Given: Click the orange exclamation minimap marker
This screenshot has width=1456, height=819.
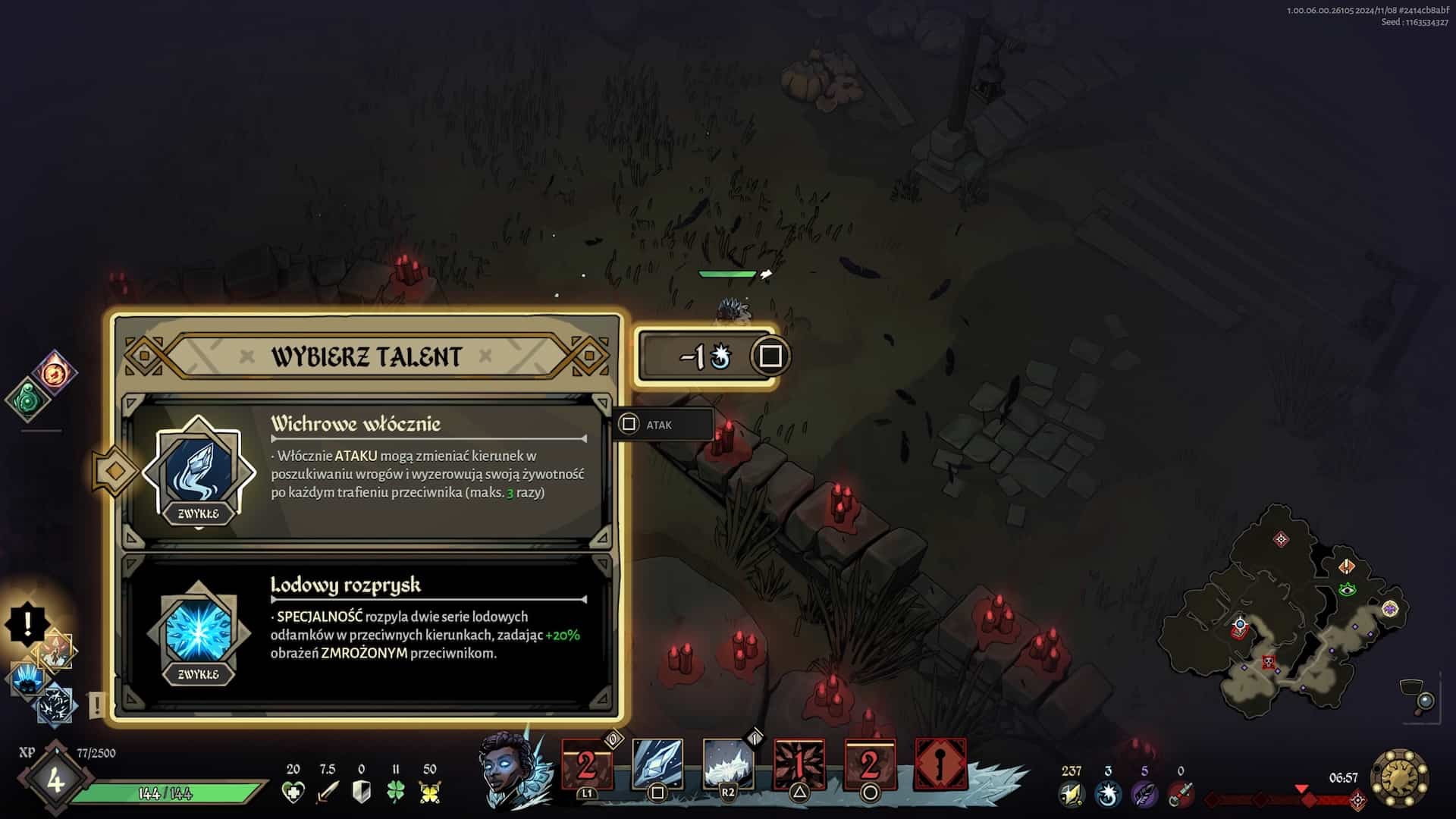Looking at the screenshot, I should (x=1347, y=566).
